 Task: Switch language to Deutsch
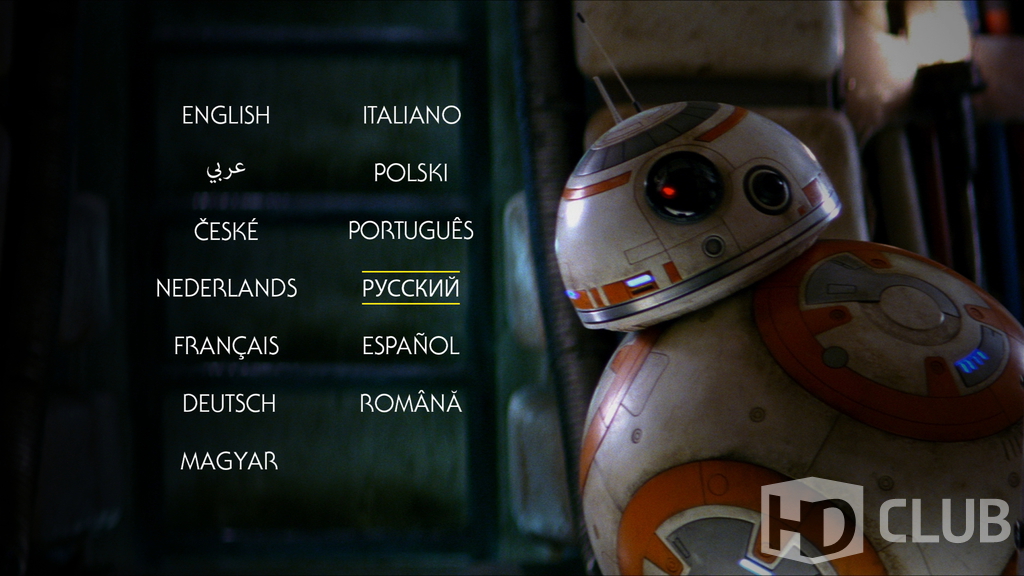(229, 404)
